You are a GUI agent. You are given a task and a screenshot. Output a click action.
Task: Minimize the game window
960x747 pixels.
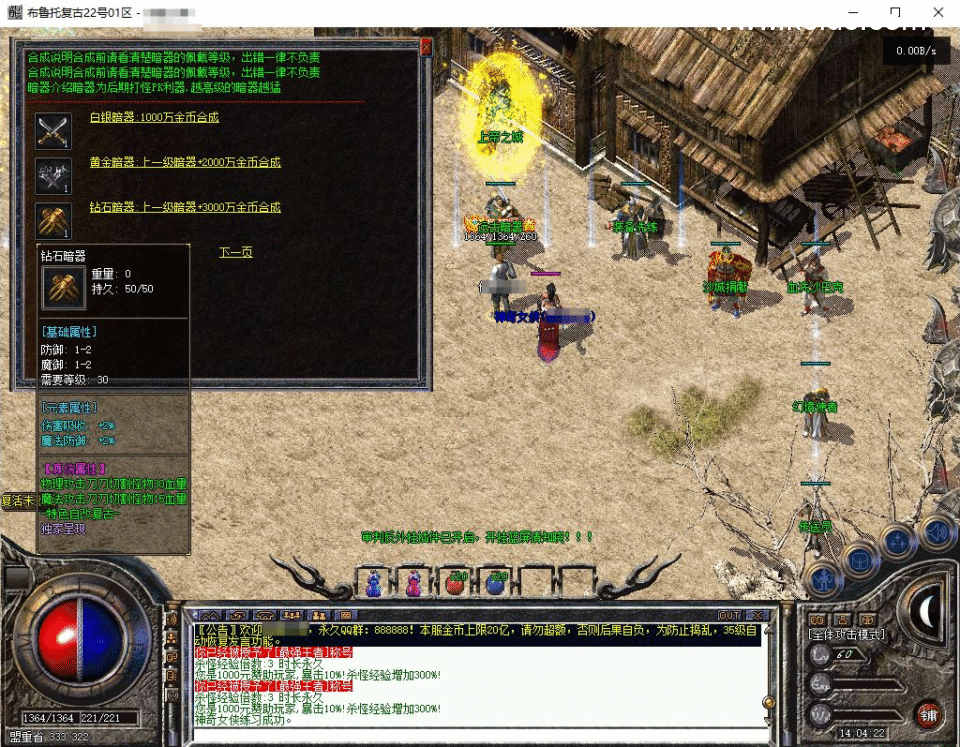pyautogui.click(x=850, y=12)
